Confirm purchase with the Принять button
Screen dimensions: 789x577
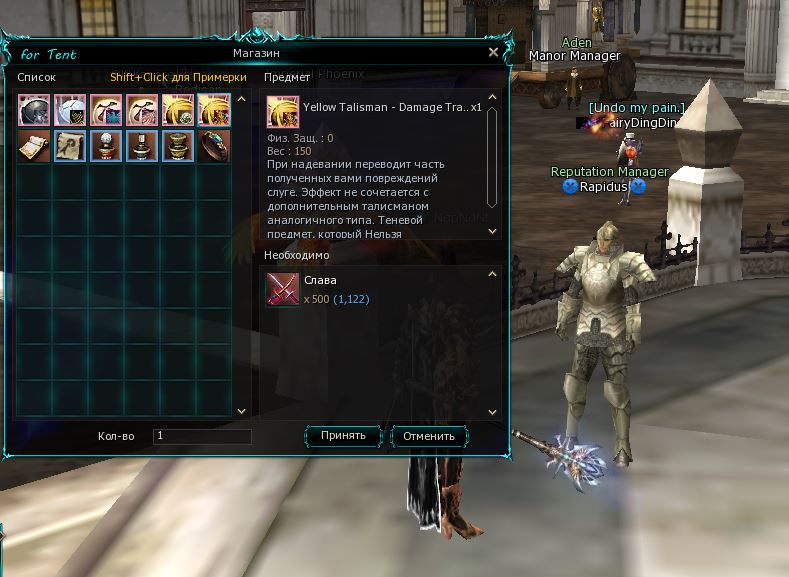point(343,436)
